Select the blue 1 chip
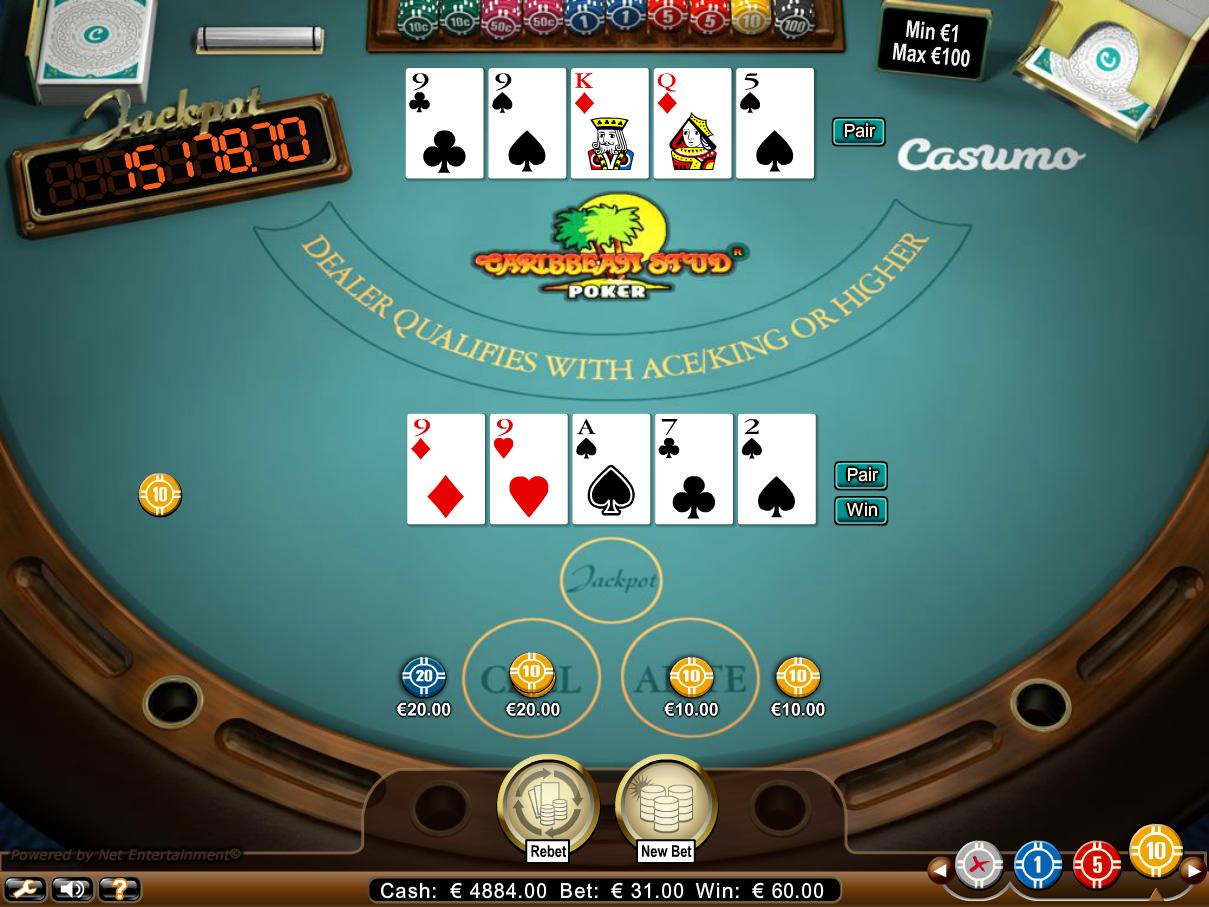Screen dimensions: 1209x907 1037,865
